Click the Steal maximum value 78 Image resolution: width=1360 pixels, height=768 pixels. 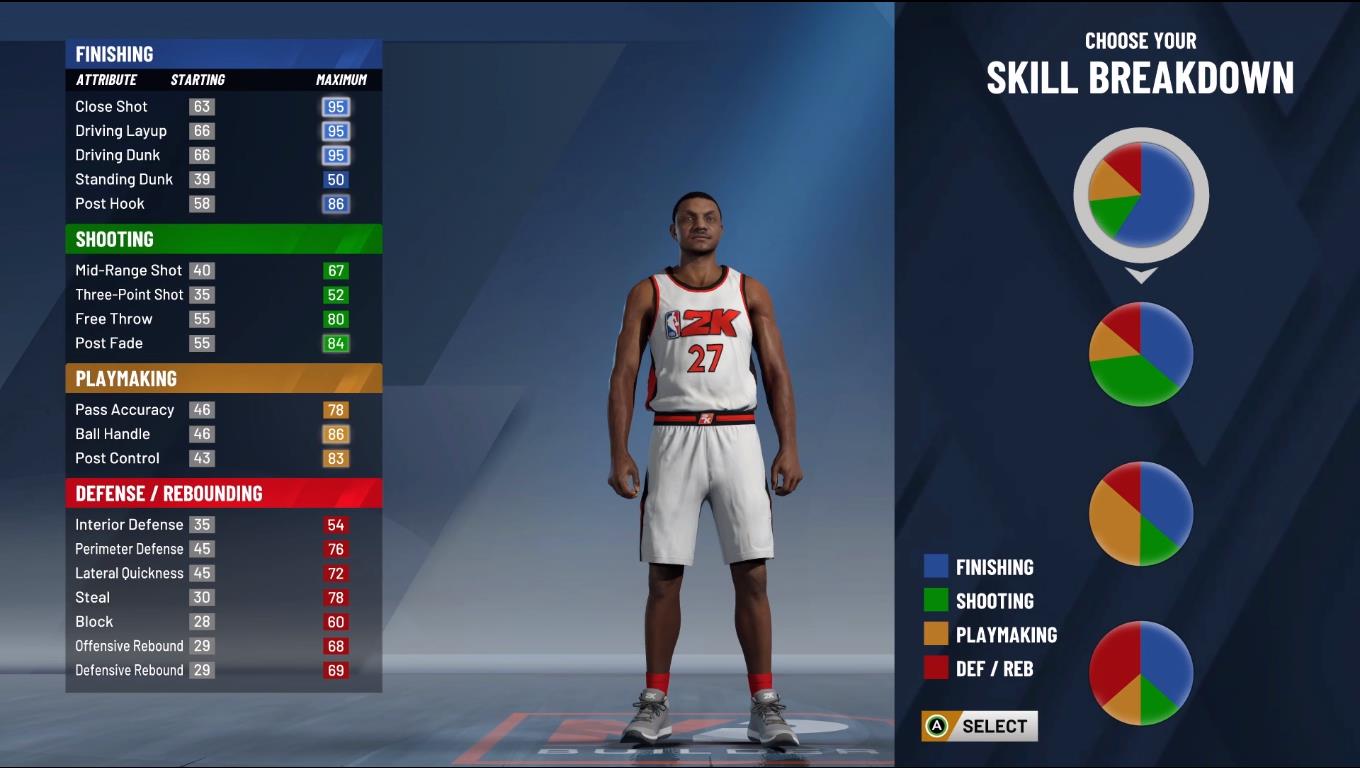click(x=336, y=597)
